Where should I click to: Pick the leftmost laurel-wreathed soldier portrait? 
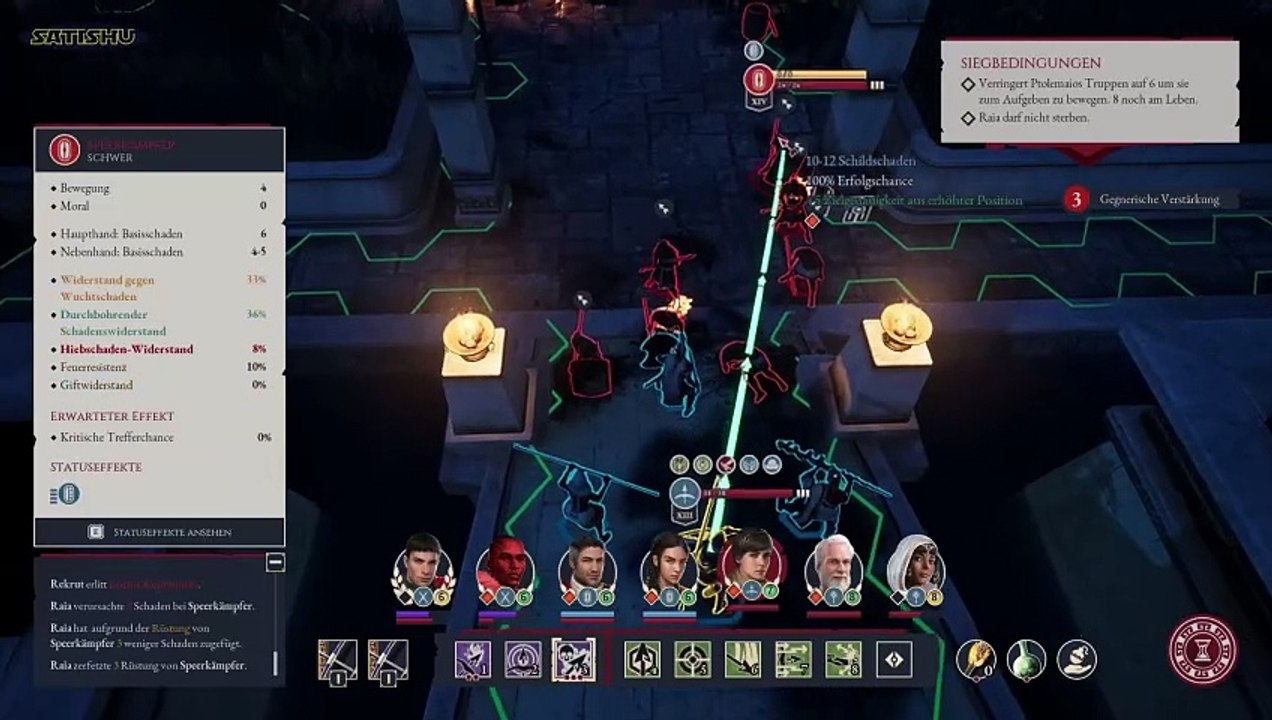(x=422, y=566)
